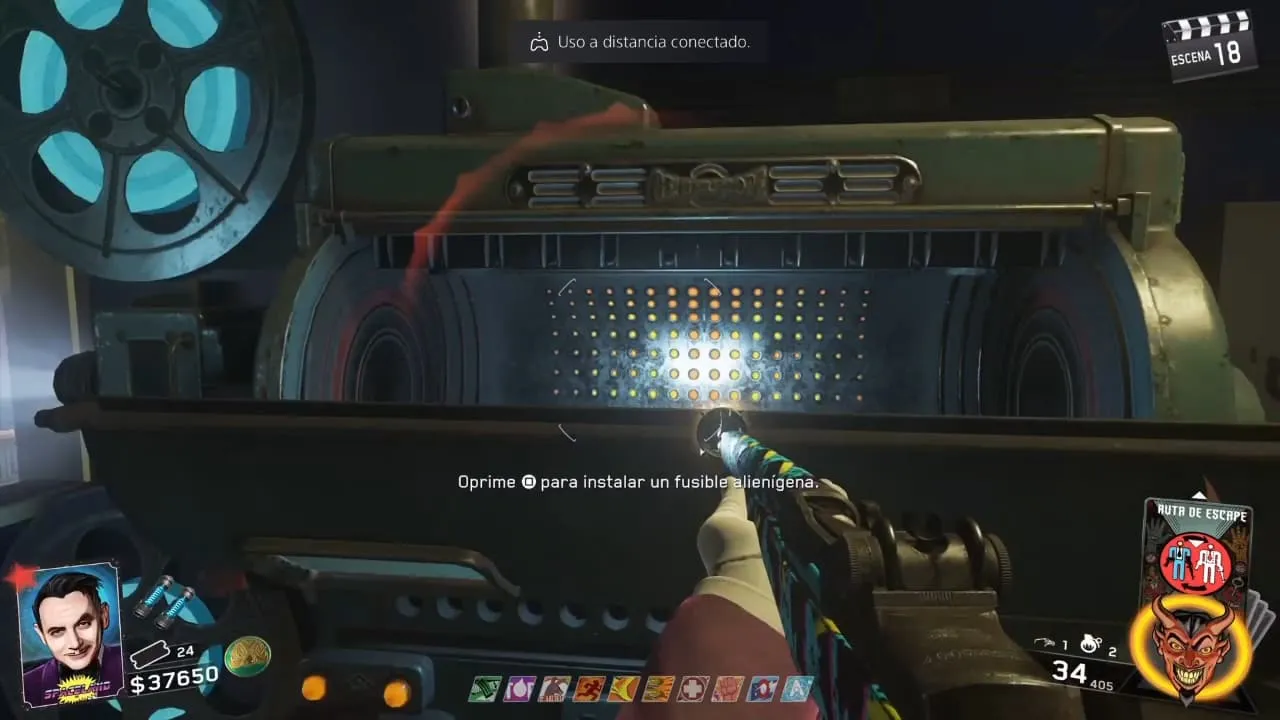Click the orange running man perk icon
Screen dimensions: 1280x720
click(587, 688)
